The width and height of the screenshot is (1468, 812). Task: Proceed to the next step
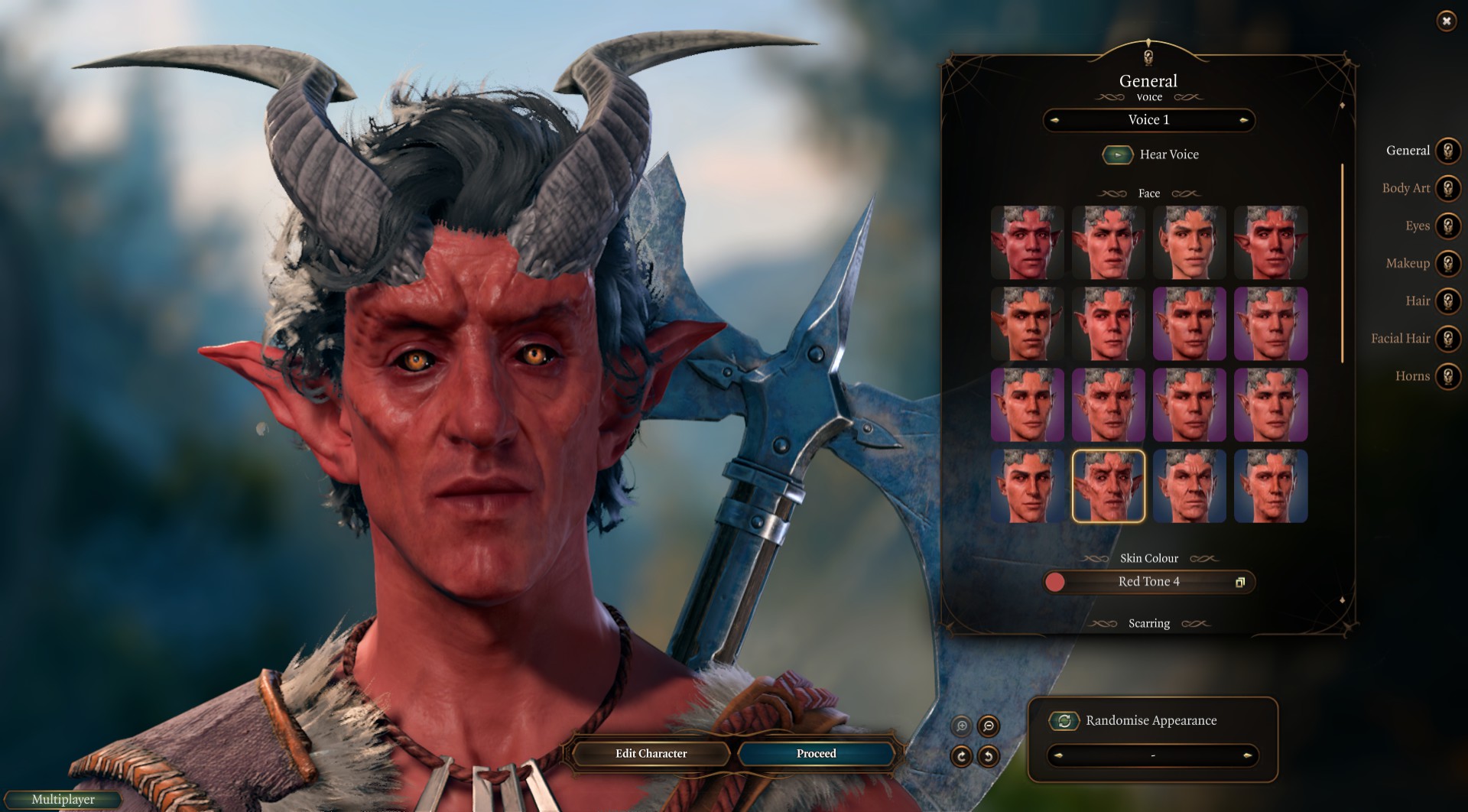click(x=816, y=753)
